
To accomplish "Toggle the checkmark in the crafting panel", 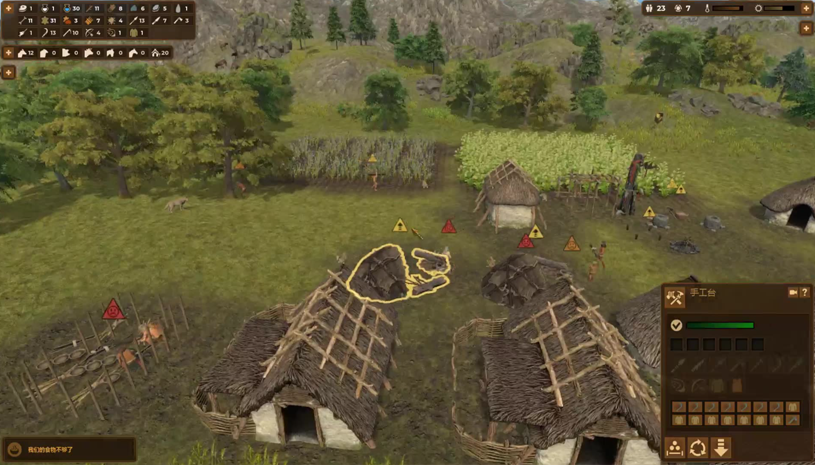I will coord(676,325).
